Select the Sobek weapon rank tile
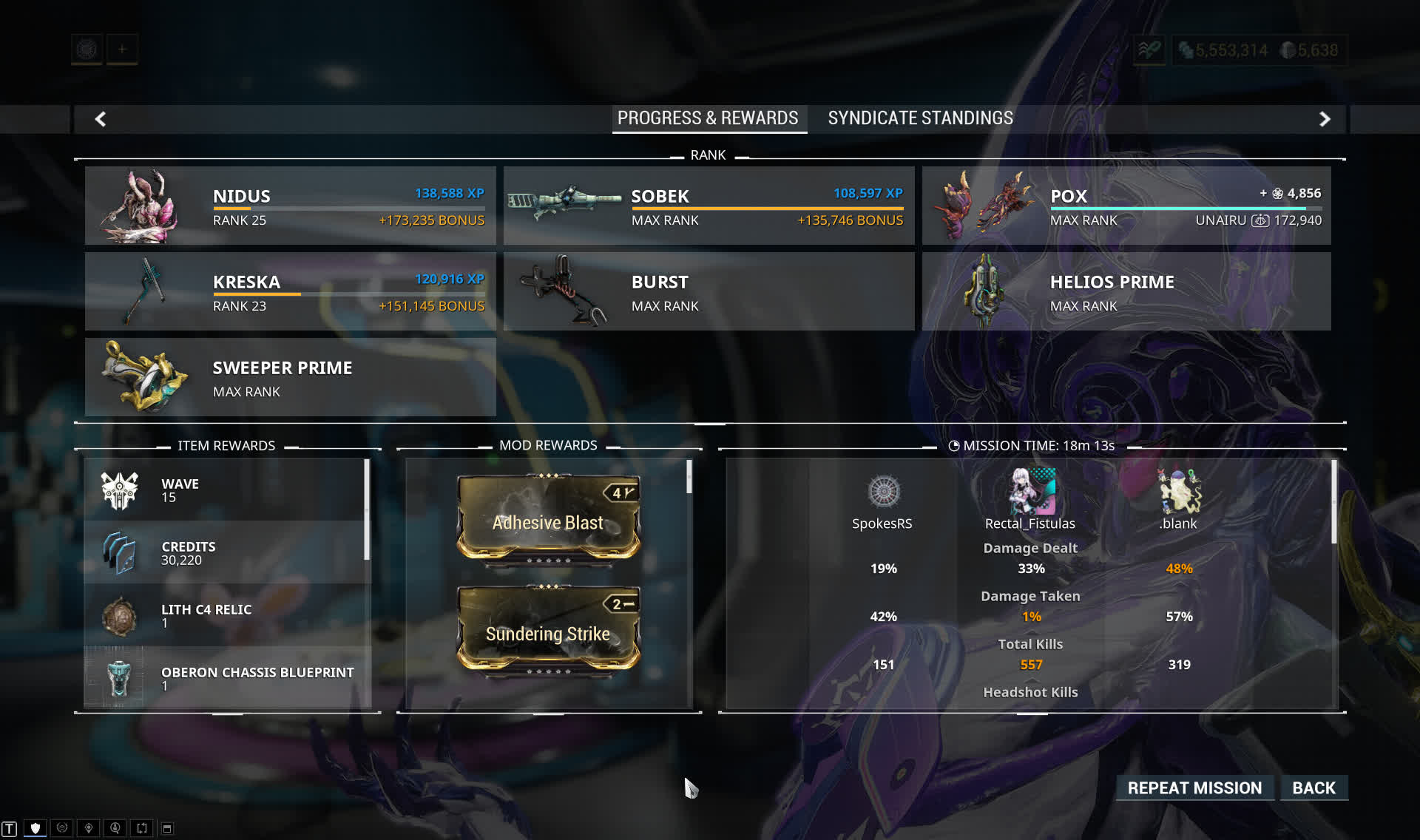 click(708, 206)
